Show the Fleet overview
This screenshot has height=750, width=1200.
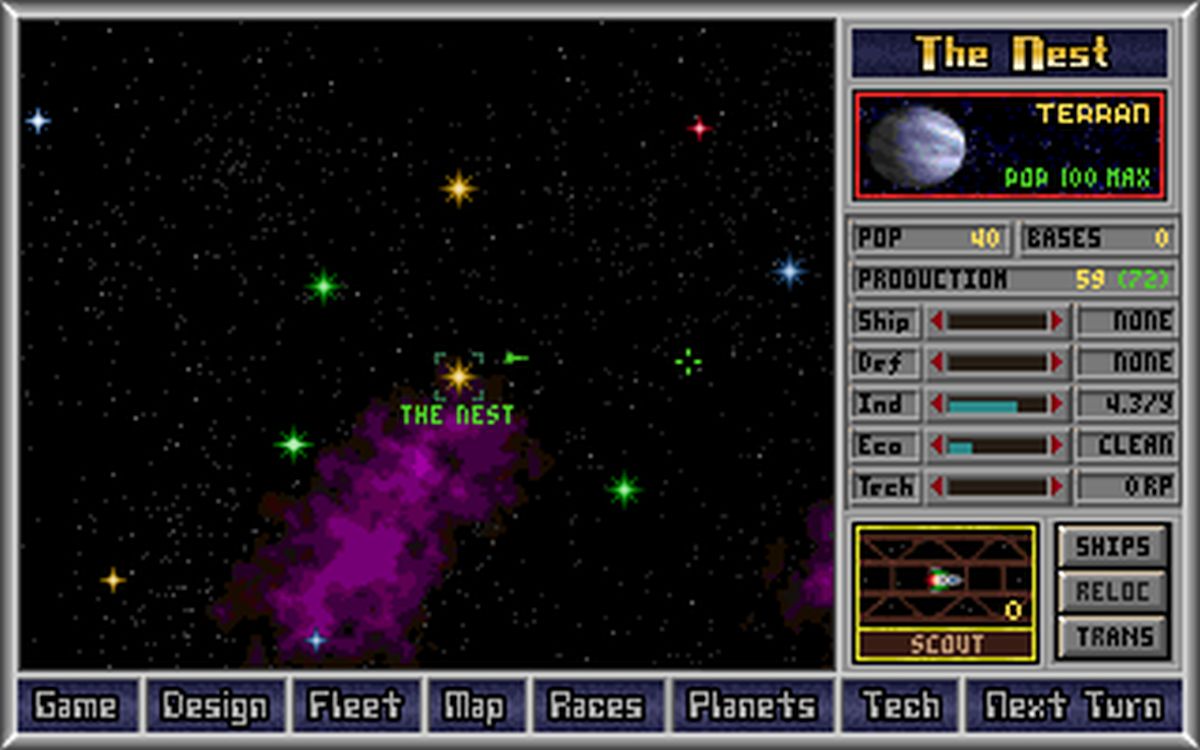click(x=356, y=706)
